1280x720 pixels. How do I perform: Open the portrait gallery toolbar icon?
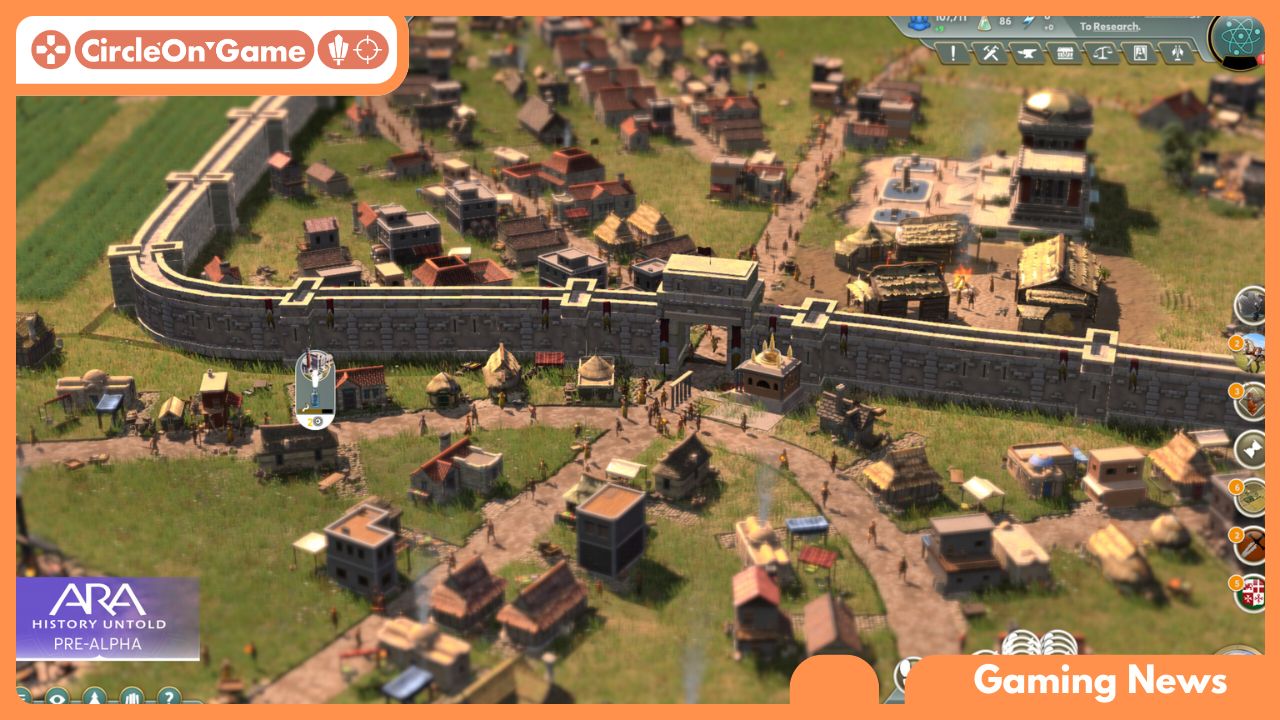tap(1140, 52)
